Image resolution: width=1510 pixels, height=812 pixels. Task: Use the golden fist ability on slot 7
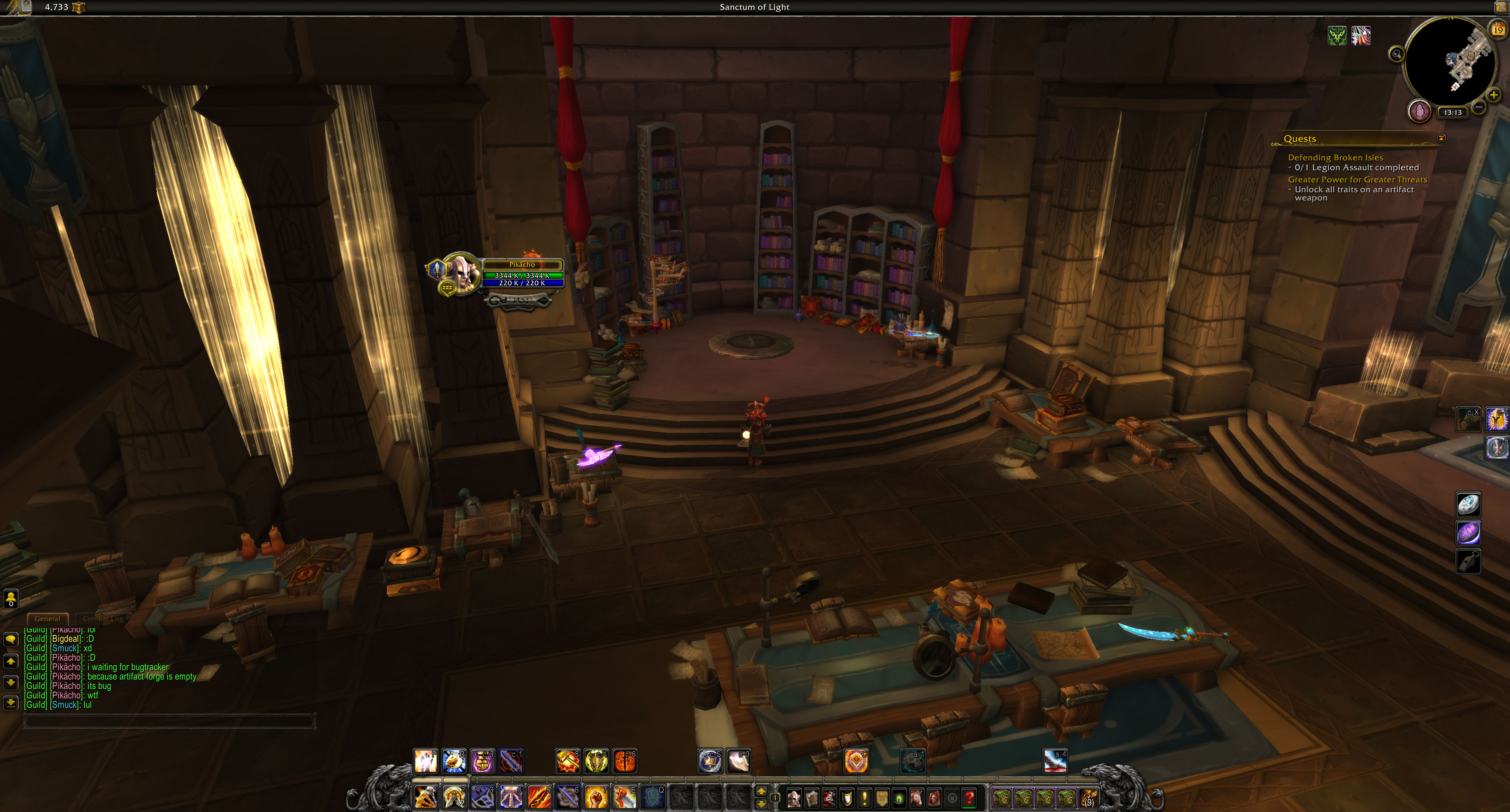coord(596,797)
